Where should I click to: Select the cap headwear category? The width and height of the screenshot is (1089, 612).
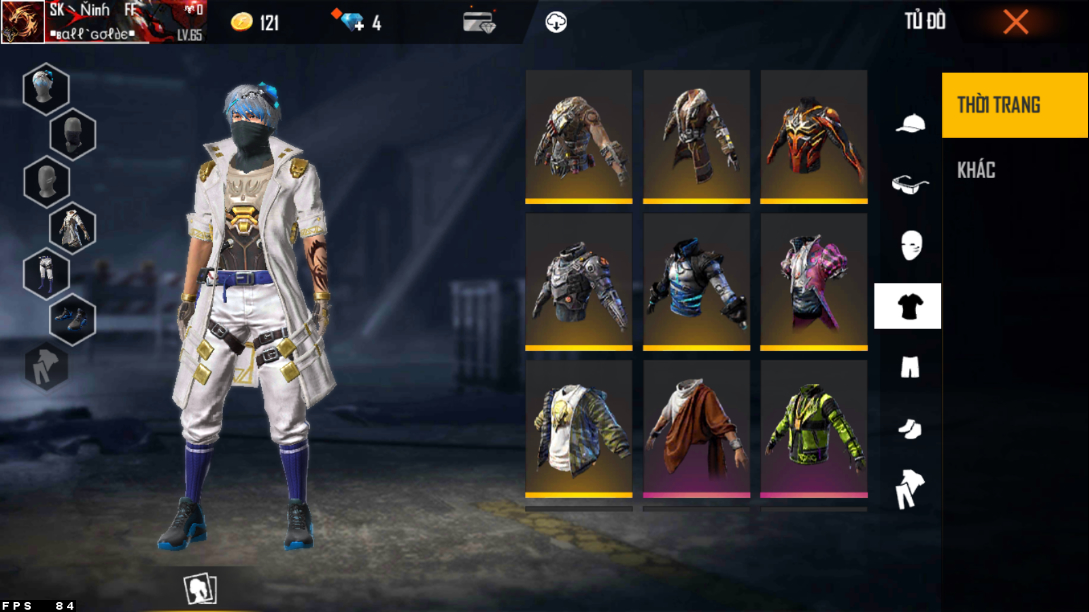point(909,124)
